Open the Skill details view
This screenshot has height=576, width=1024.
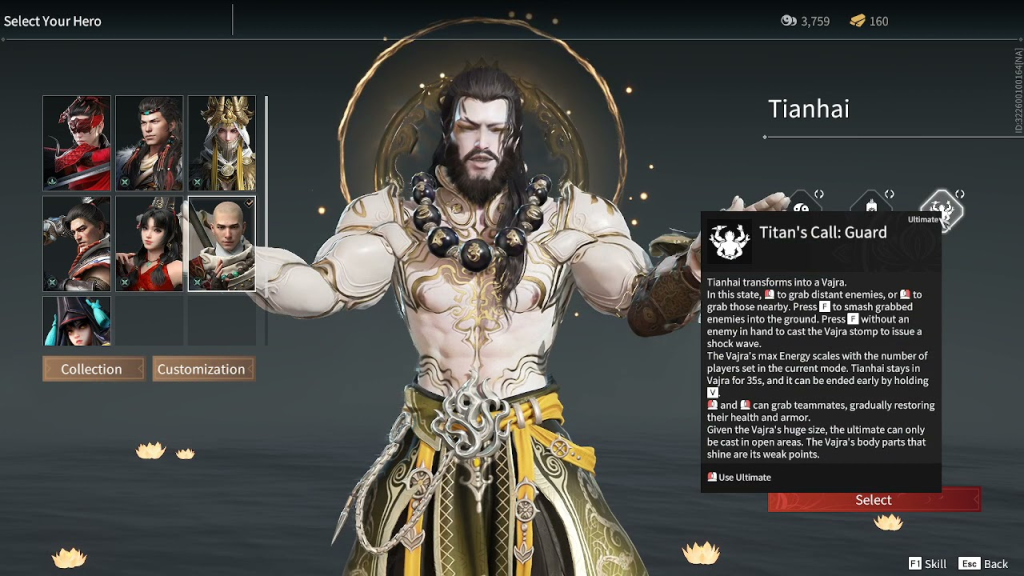(x=927, y=564)
